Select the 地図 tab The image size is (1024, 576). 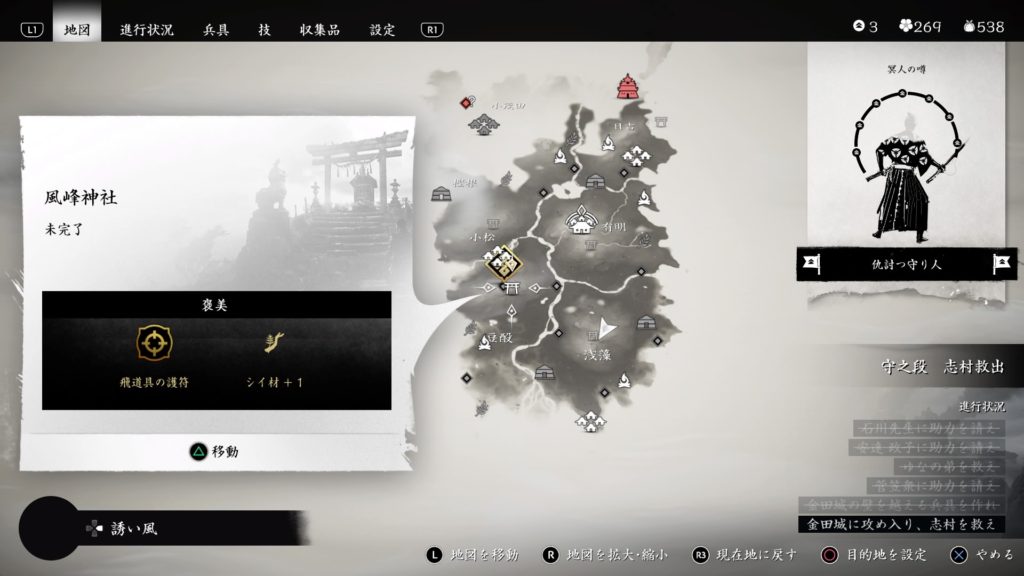pyautogui.click(x=77, y=29)
